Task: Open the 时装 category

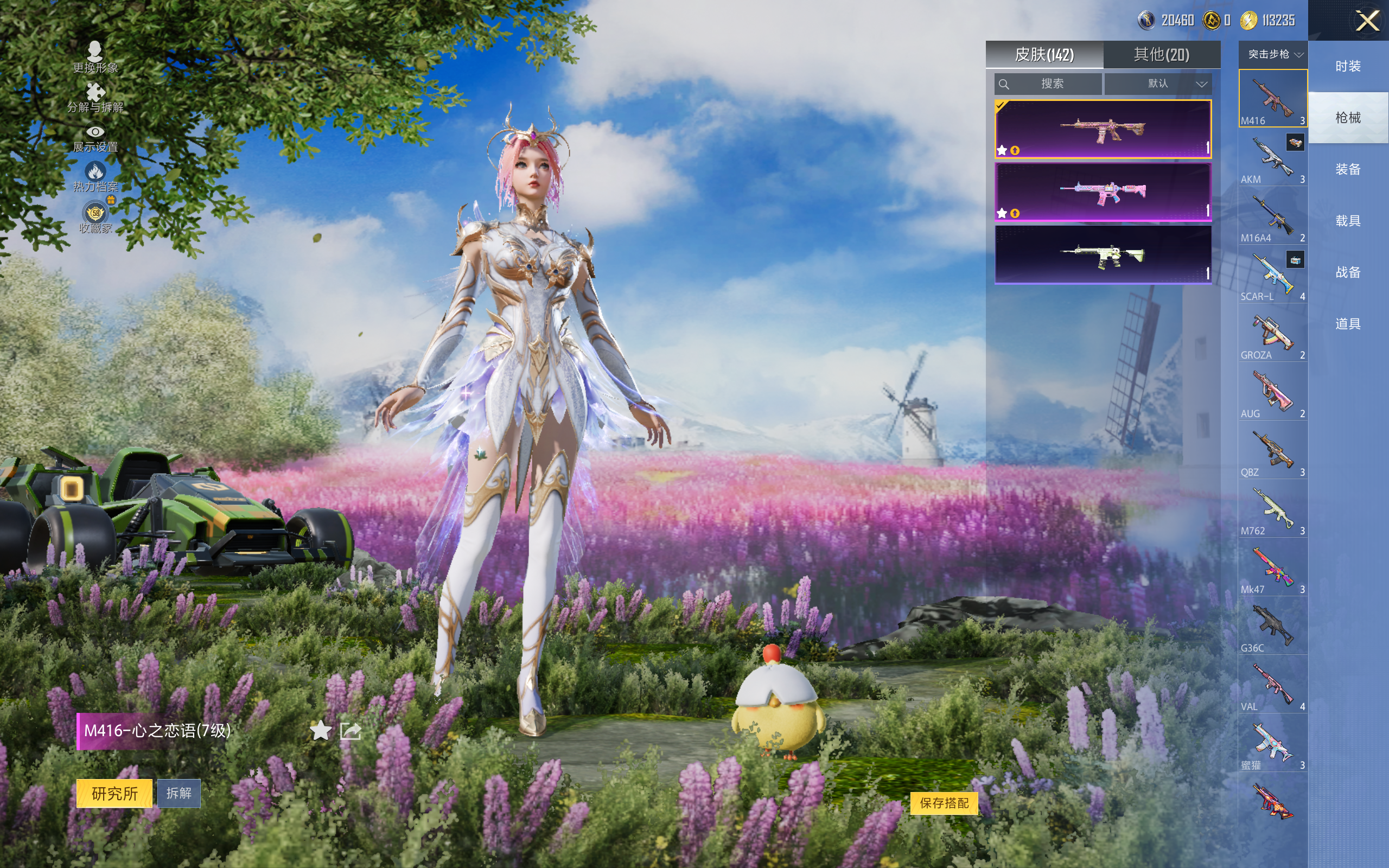Action: click(1348, 66)
